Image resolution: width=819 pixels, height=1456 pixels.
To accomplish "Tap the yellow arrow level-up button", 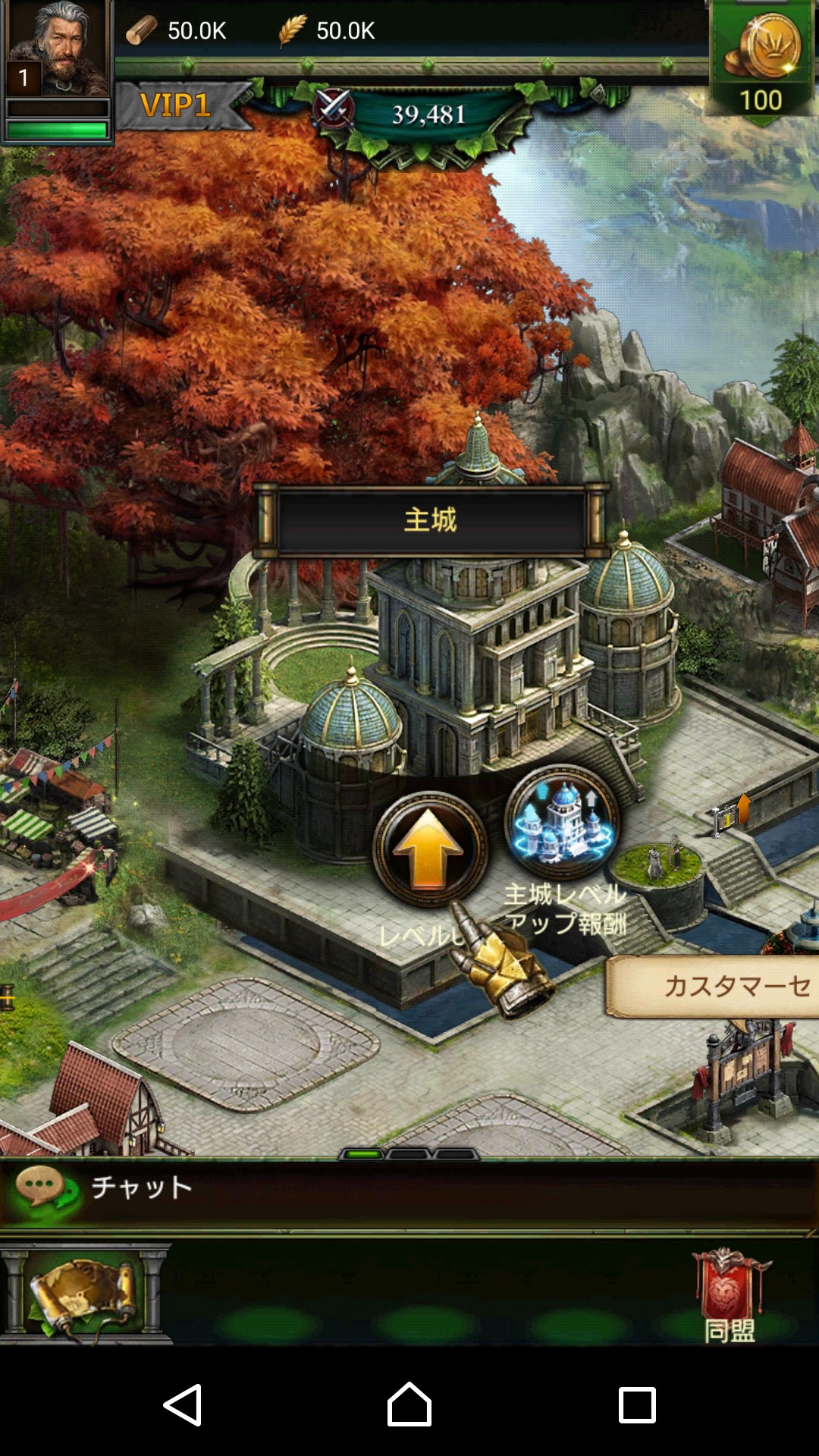I will click(428, 848).
